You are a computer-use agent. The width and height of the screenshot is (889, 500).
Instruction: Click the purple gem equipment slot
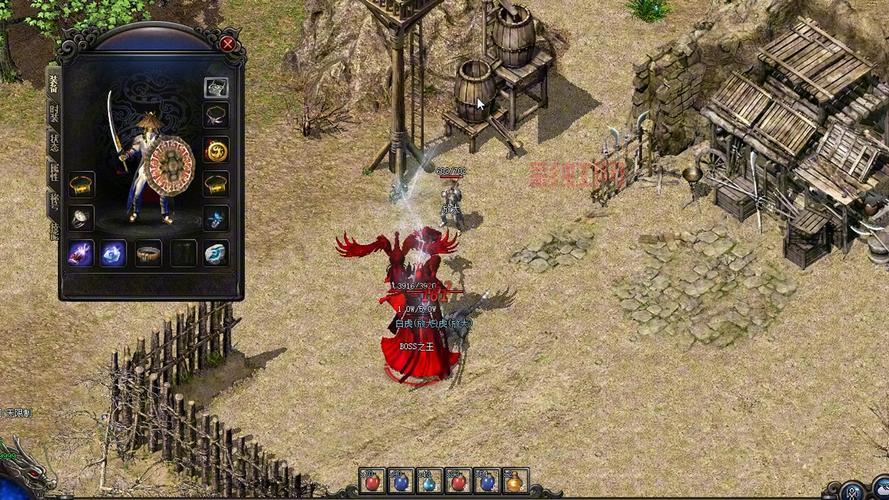[81, 253]
